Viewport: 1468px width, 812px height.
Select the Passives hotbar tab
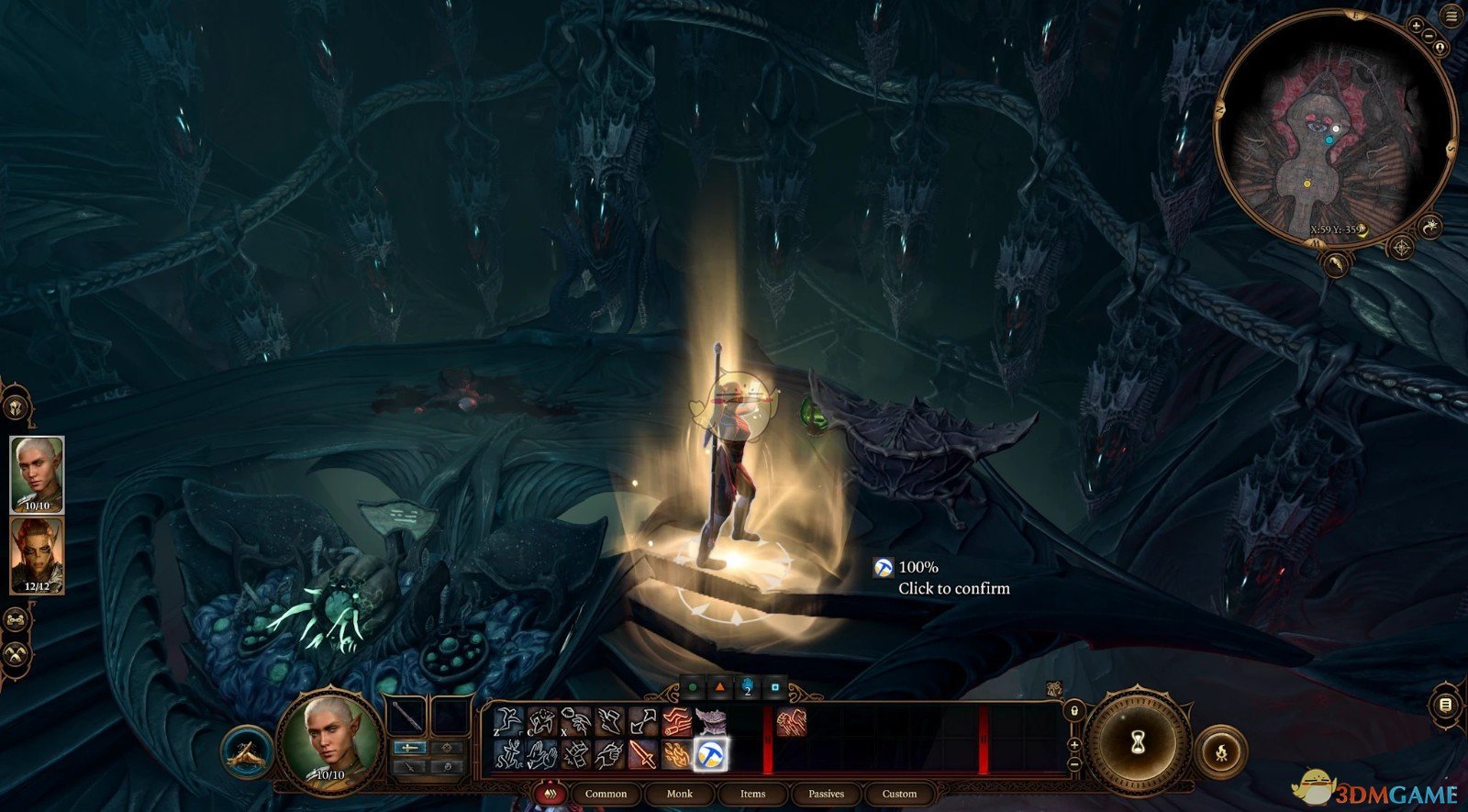(x=826, y=794)
